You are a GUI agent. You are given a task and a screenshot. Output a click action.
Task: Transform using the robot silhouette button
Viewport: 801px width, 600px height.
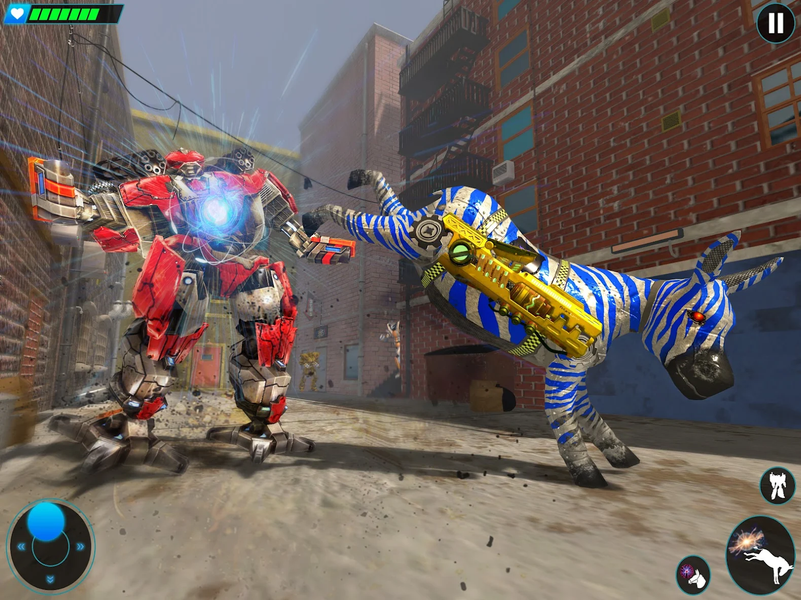(x=778, y=486)
